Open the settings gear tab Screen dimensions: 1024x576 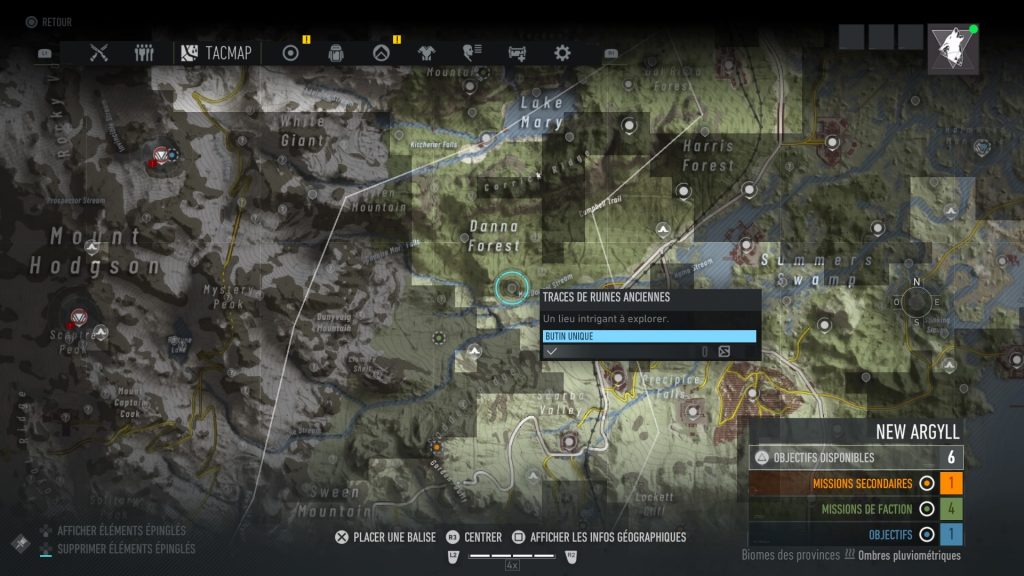pos(562,53)
